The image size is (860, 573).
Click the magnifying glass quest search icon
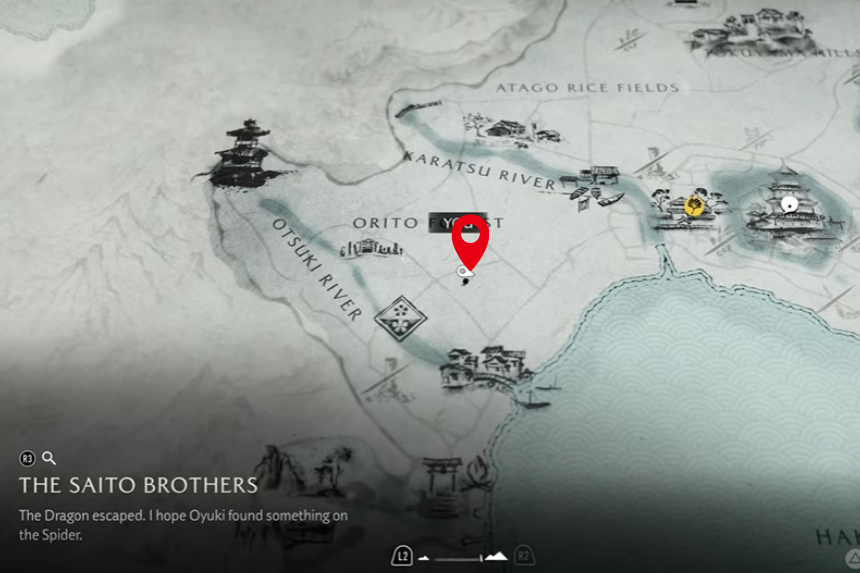pyautogui.click(x=49, y=459)
